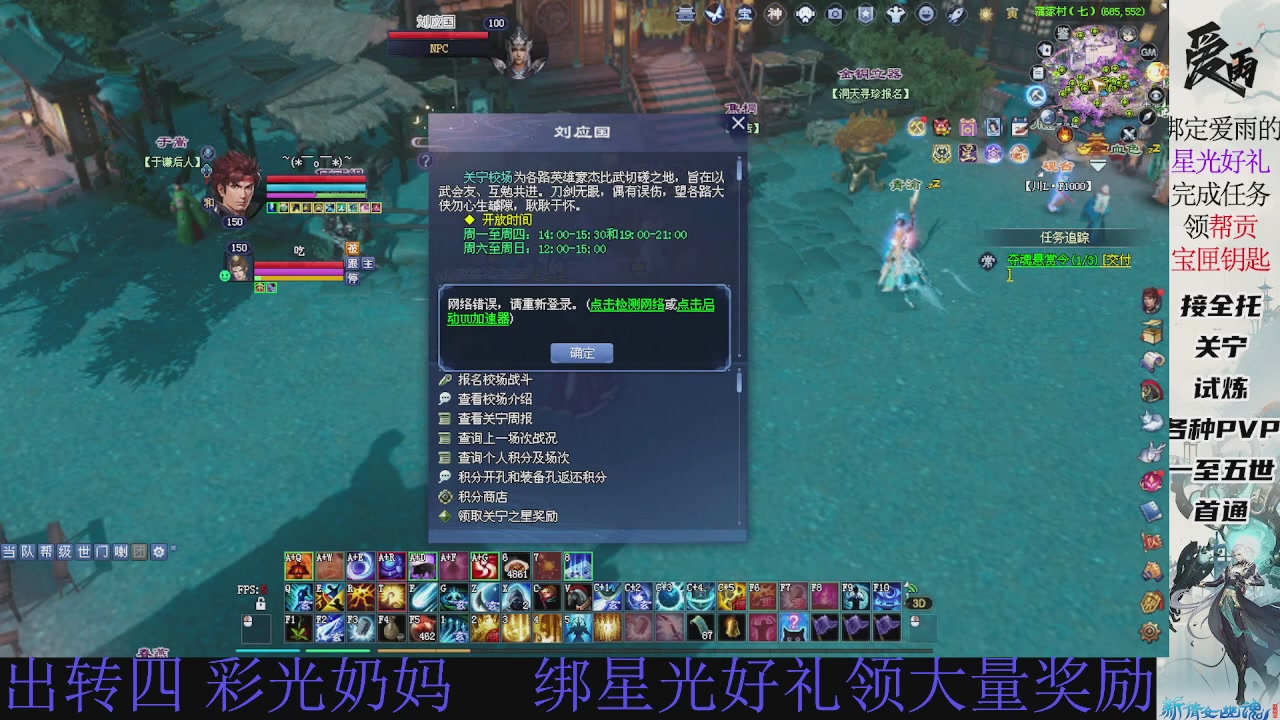Image resolution: width=1280 pixels, height=720 pixels.
Task: Switch to the 队 team chat tab
Action: (27, 551)
